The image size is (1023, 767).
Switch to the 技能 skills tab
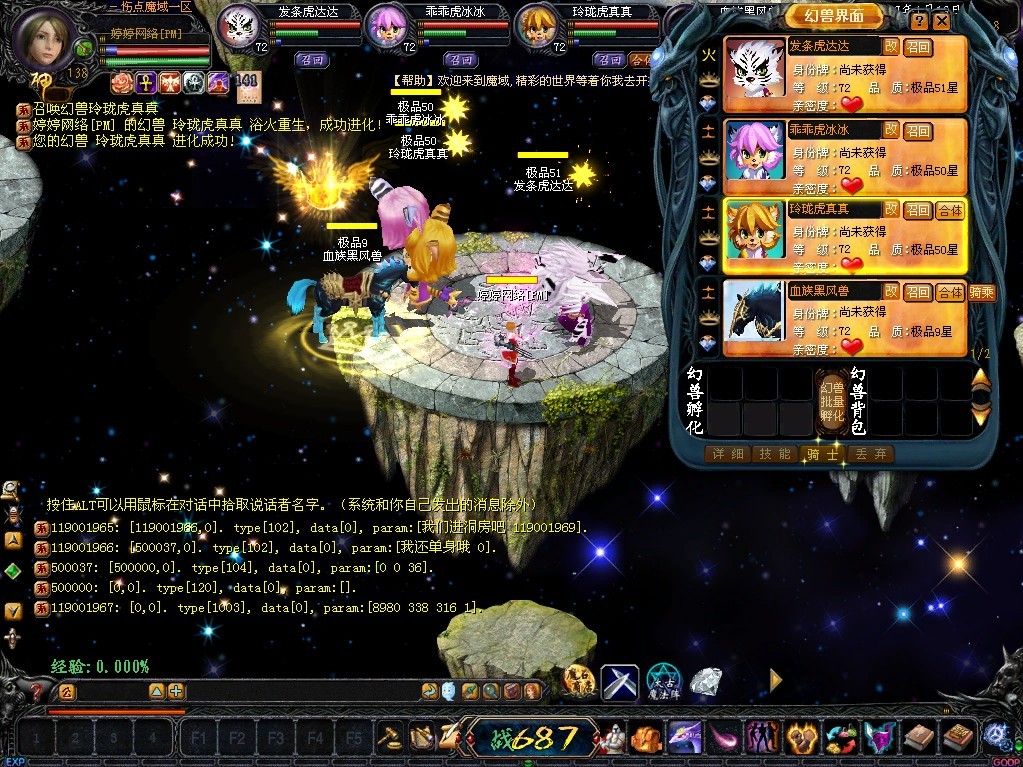[x=774, y=454]
